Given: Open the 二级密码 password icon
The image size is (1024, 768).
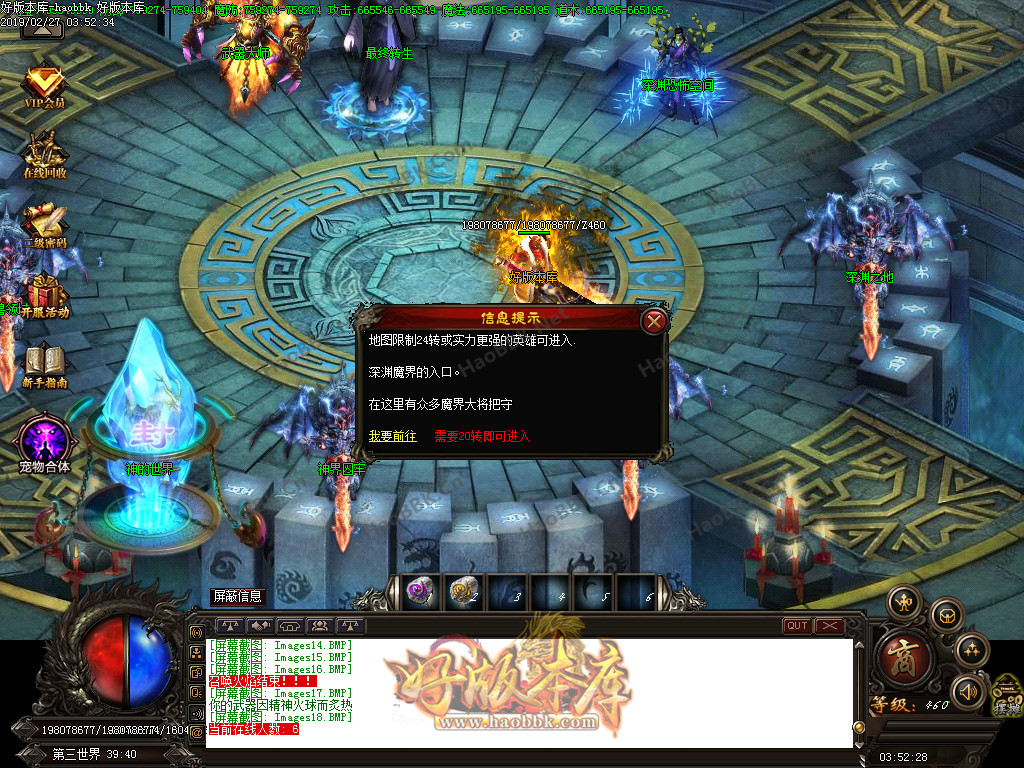Looking at the screenshot, I should tap(44, 224).
